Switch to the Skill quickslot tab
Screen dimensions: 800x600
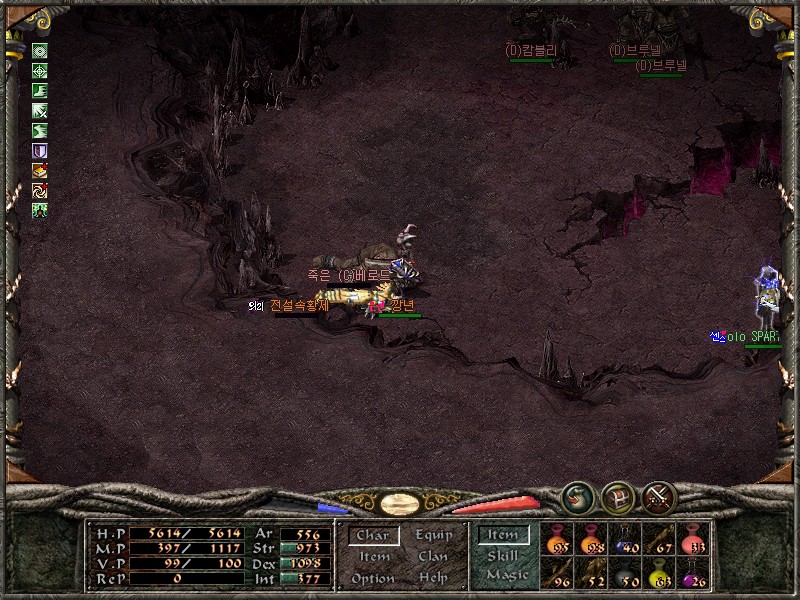pyautogui.click(x=503, y=556)
